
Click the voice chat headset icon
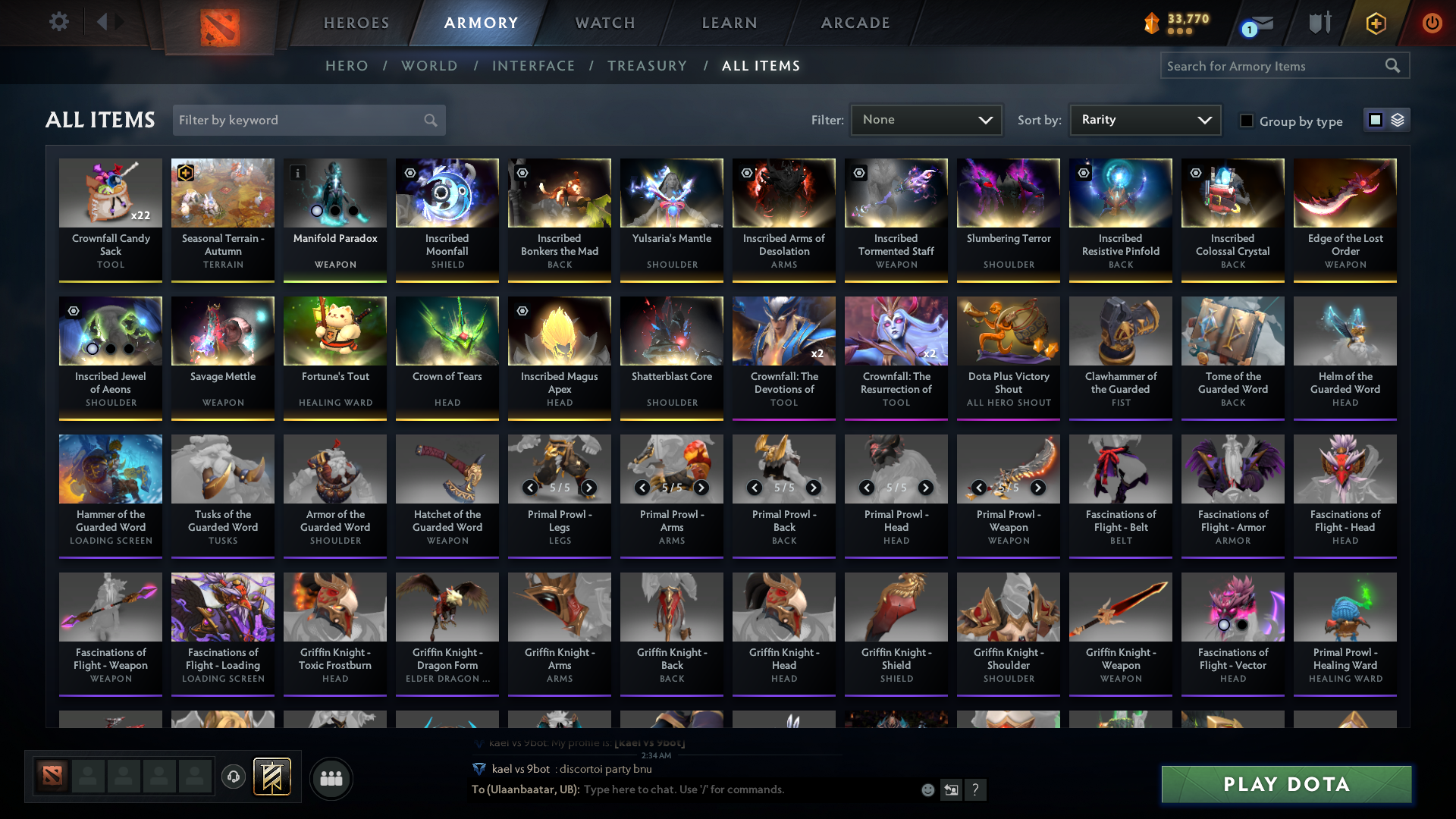tap(234, 777)
